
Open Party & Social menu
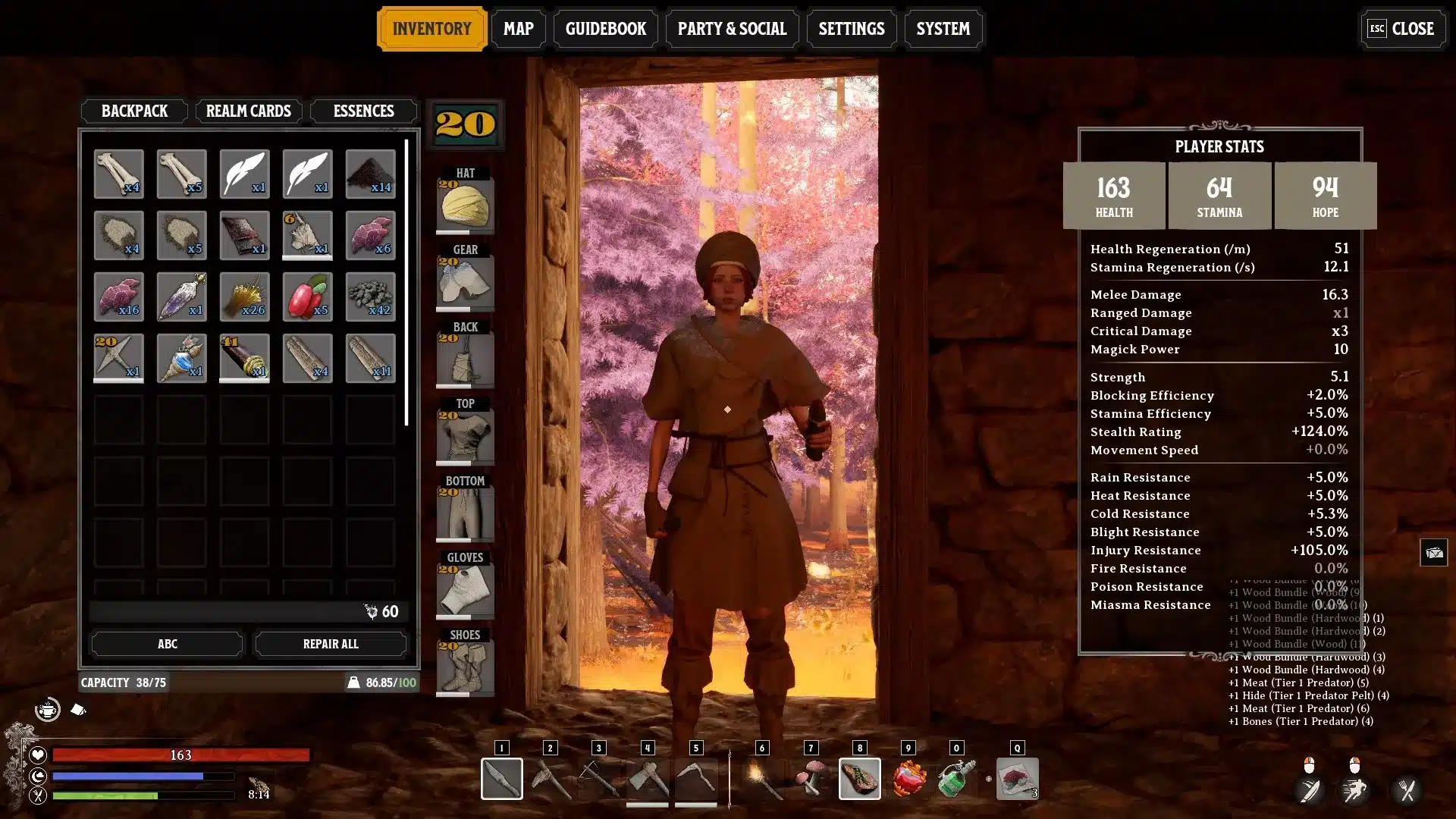732,29
